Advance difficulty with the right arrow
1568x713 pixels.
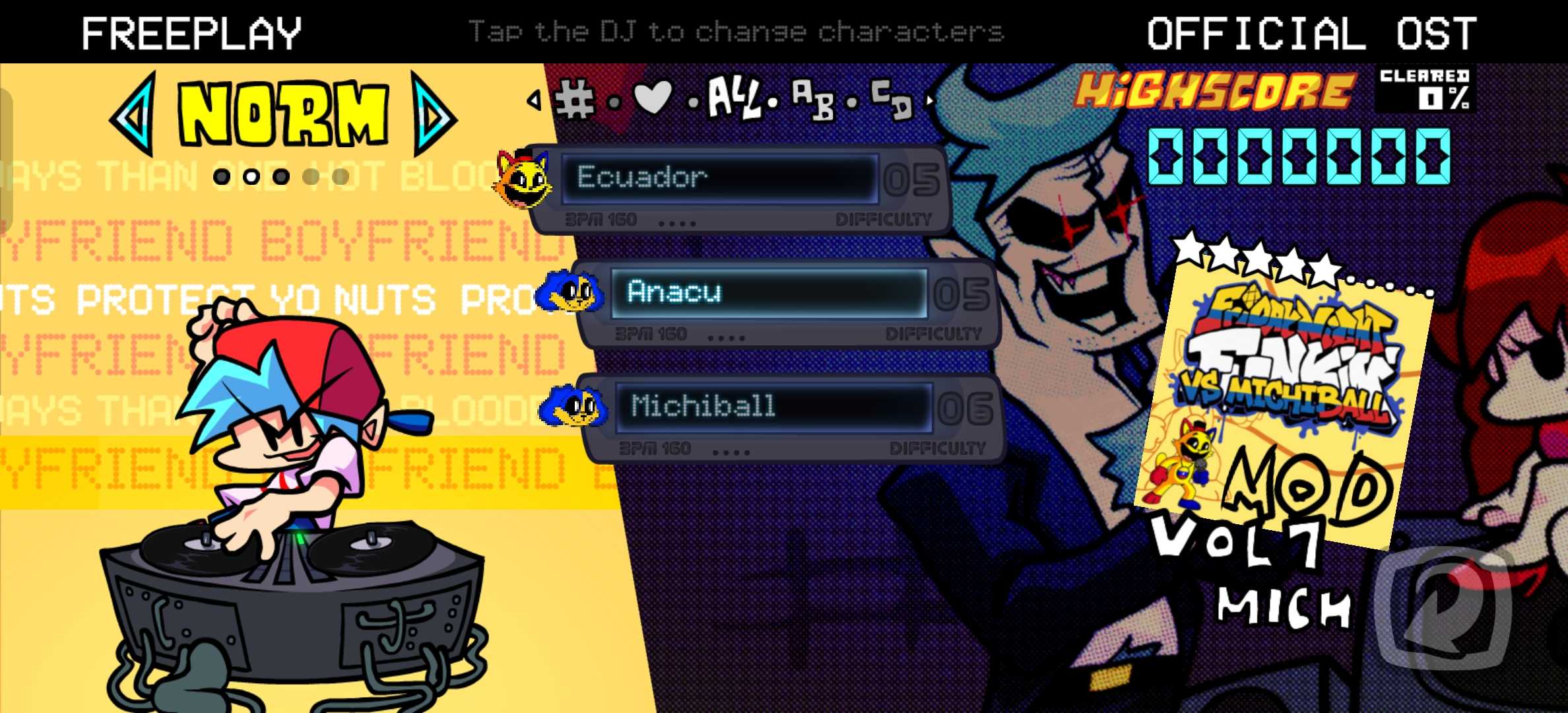pyautogui.click(x=432, y=115)
